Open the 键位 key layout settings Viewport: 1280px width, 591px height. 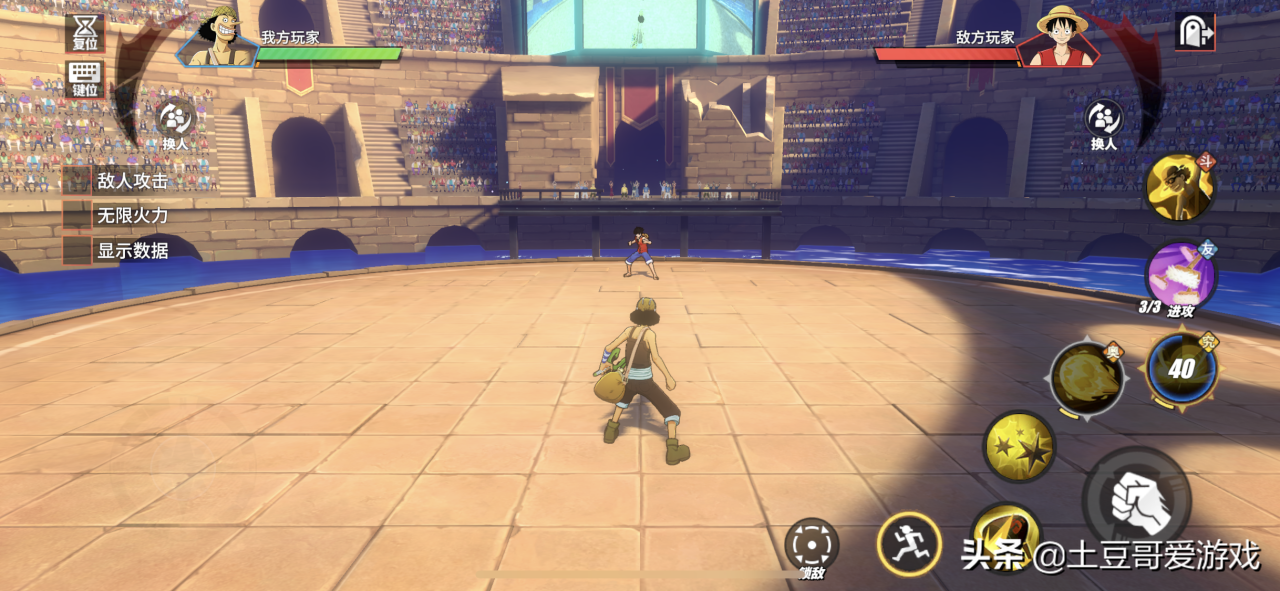[85, 78]
